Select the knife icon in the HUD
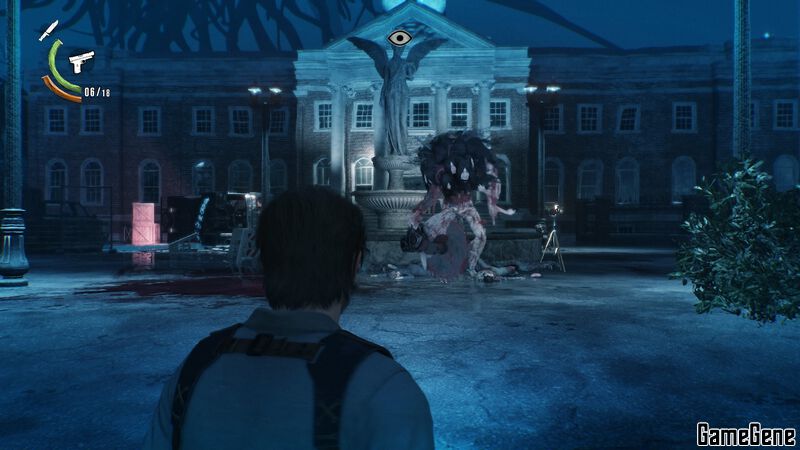The height and width of the screenshot is (450, 800). tap(48, 30)
